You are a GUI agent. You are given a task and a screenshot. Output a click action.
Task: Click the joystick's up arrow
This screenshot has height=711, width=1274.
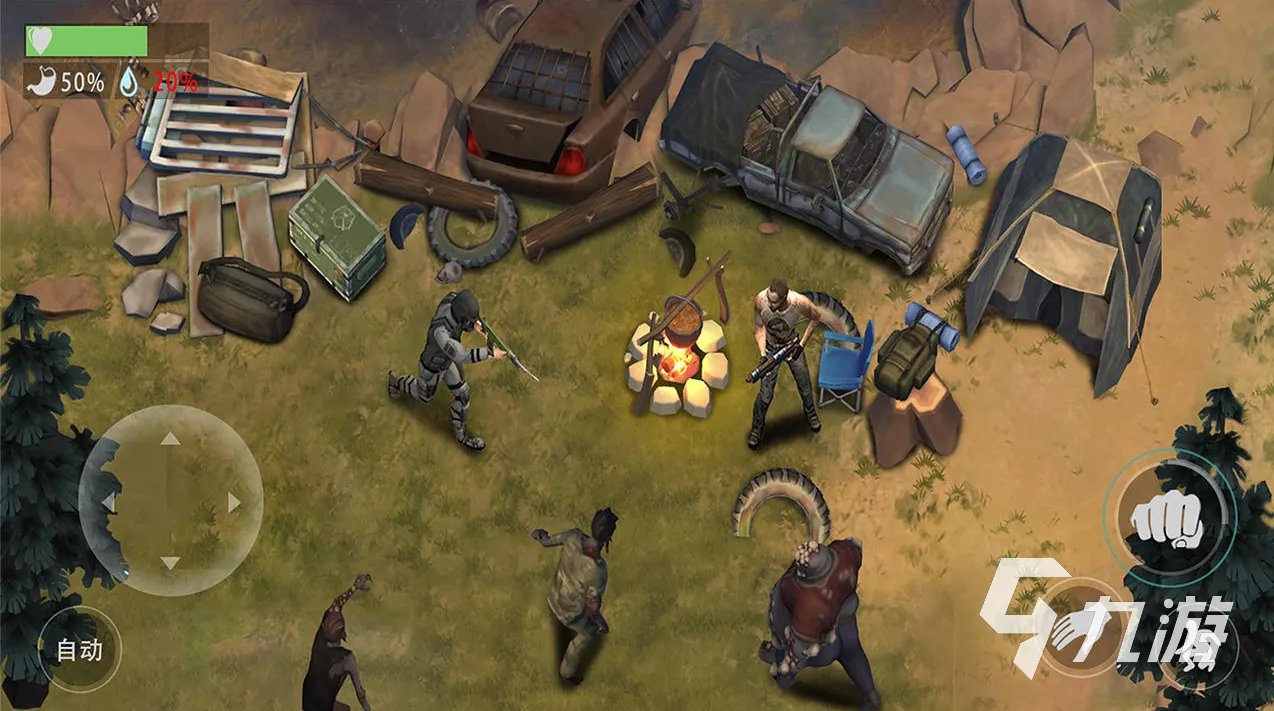click(171, 438)
